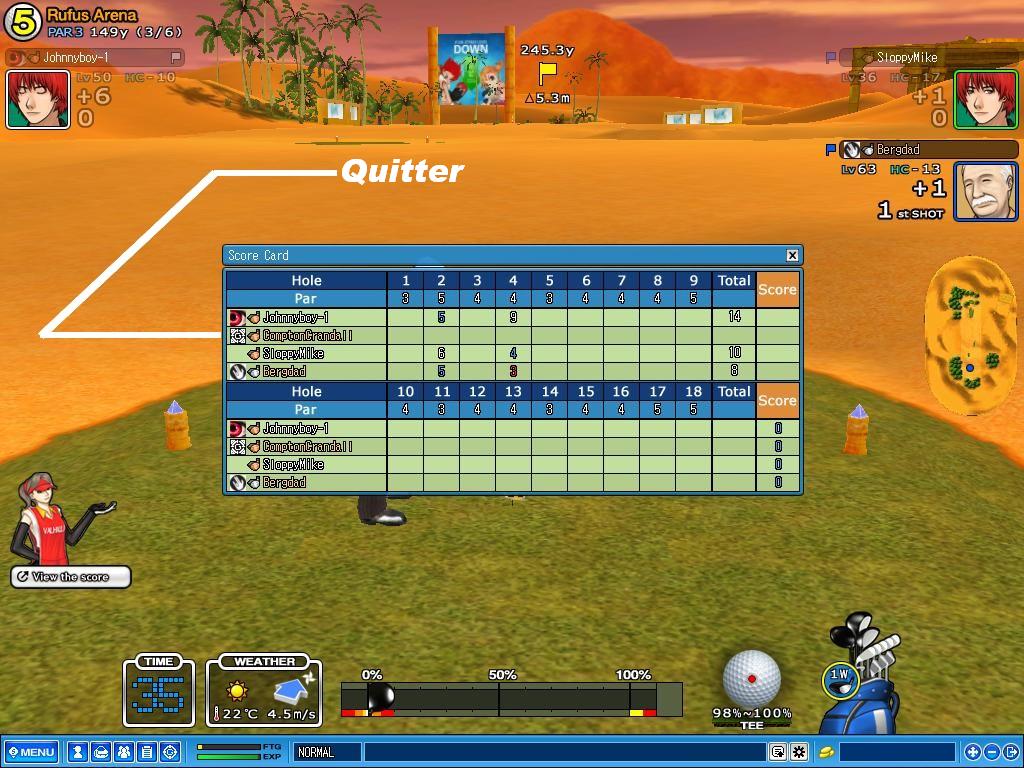Click the four-arrow move button

(x=972, y=752)
